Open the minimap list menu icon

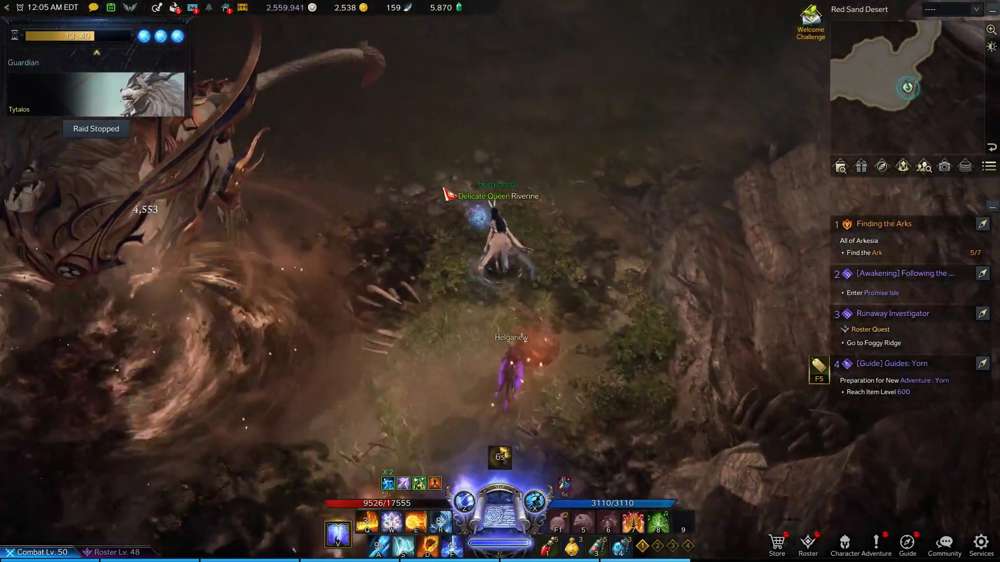click(989, 166)
